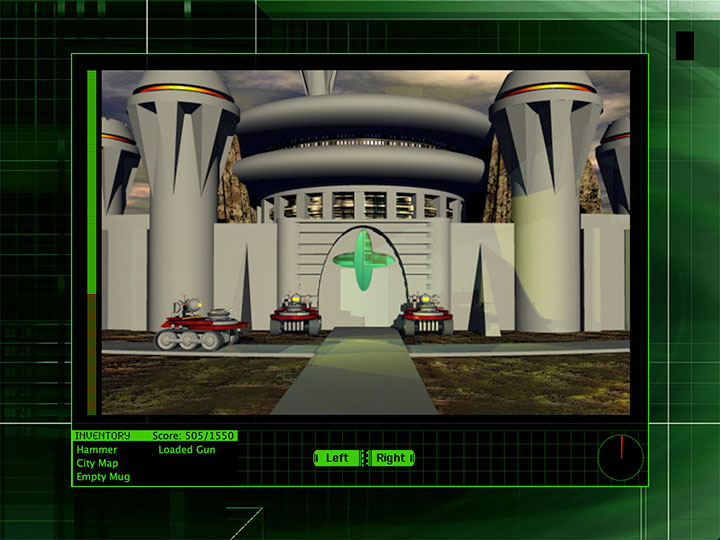
Task: Select the Loaded Gun inventory item
Action: click(187, 450)
